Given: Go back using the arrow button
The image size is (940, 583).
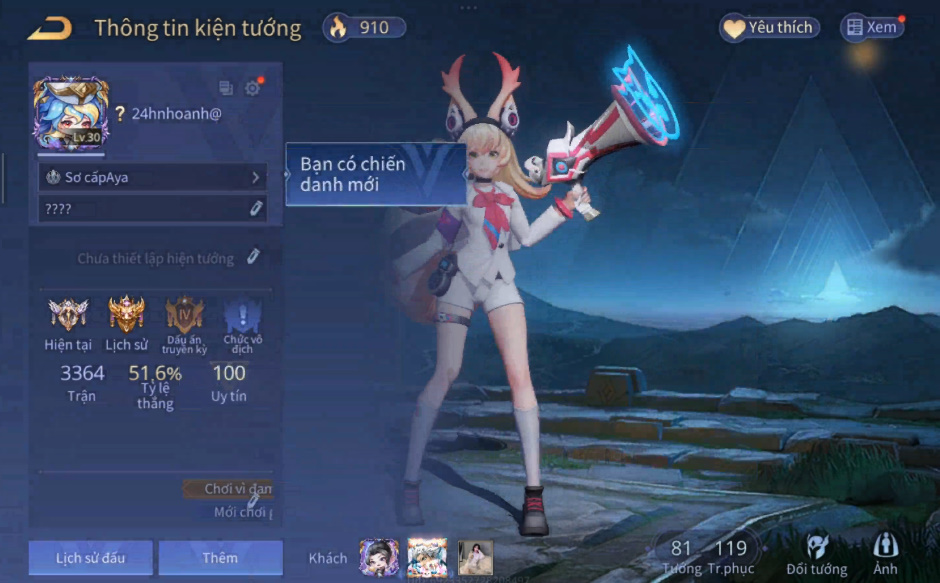Looking at the screenshot, I should point(49,28).
